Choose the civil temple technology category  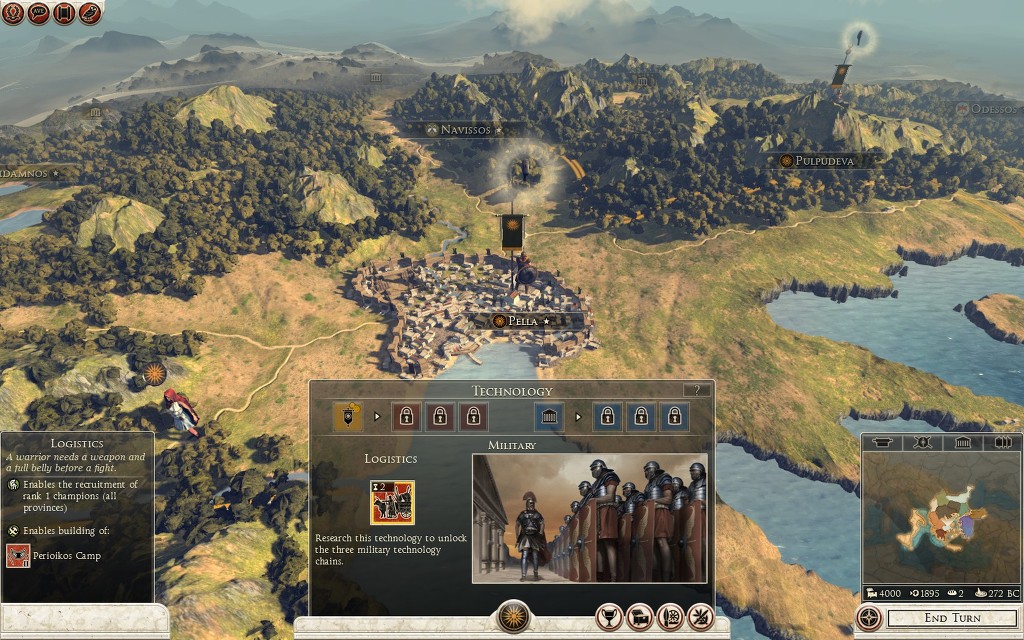click(x=550, y=416)
